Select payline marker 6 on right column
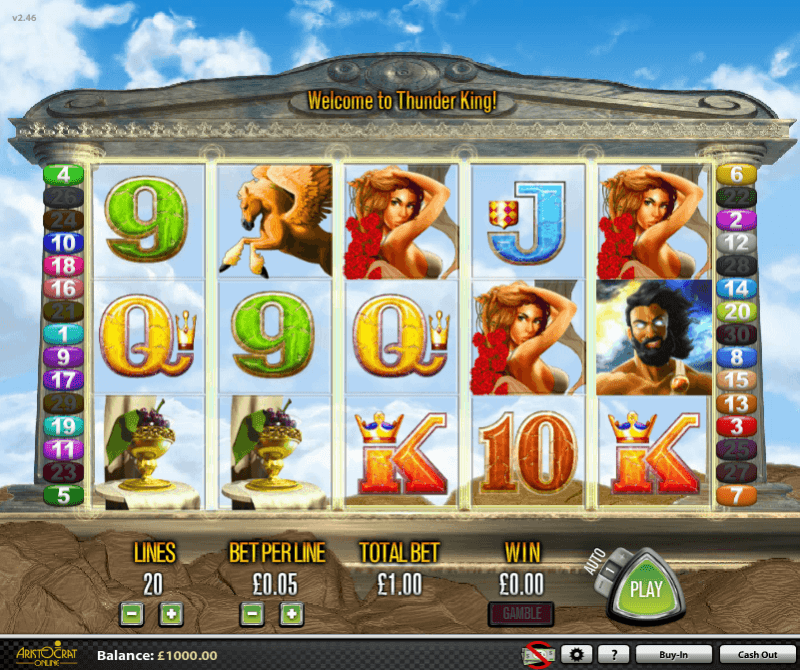Image resolution: width=800 pixels, height=670 pixels. point(736,174)
